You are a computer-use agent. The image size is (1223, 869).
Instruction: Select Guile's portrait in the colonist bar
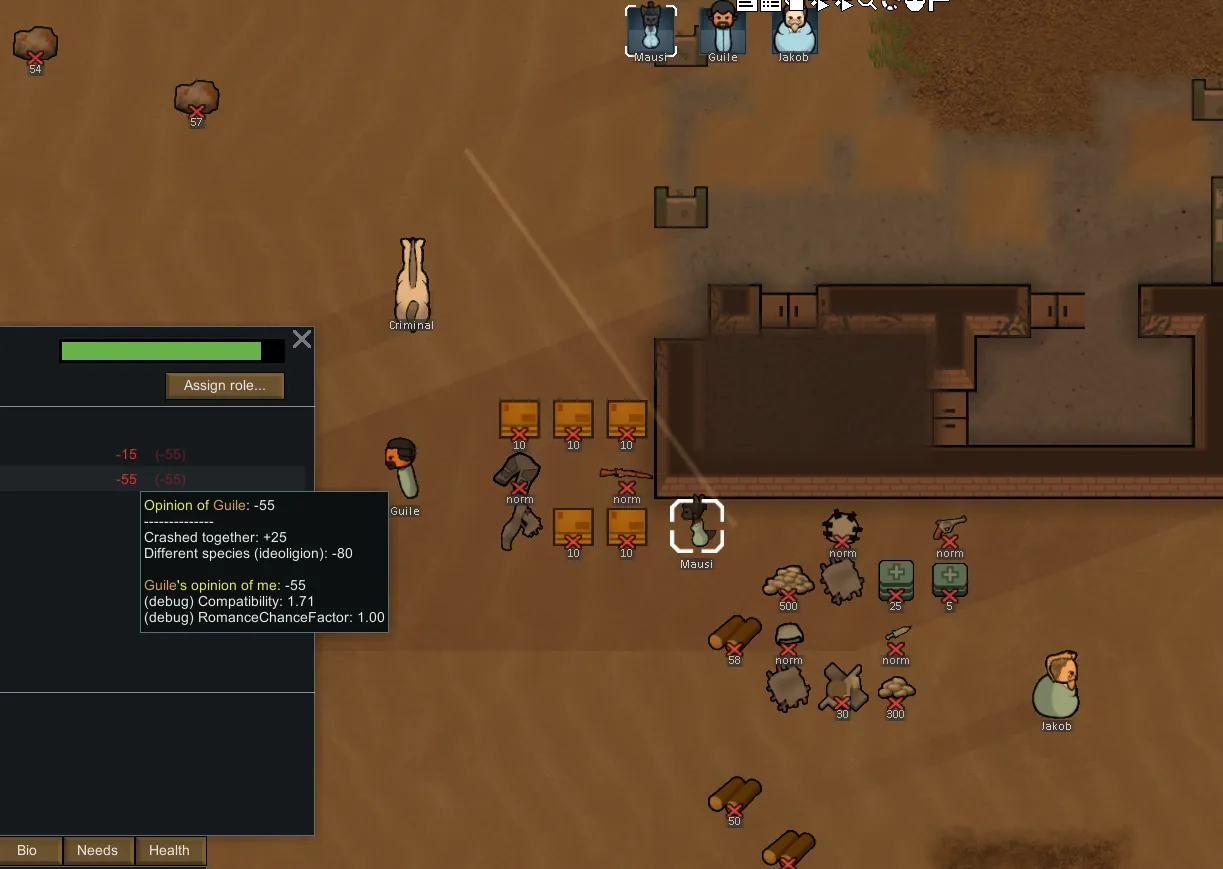[722, 30]
